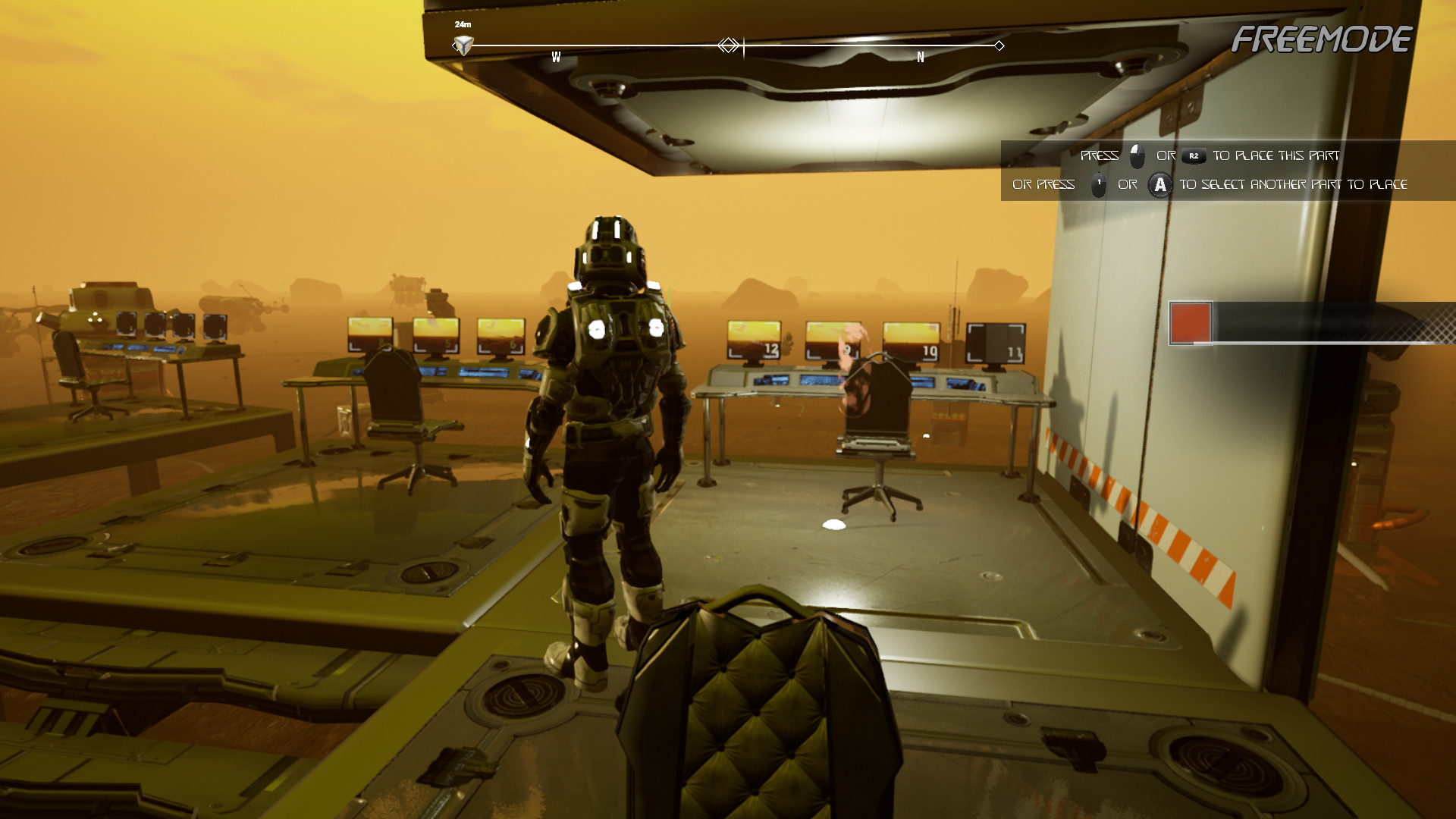Toggle the W waypoint marker on the compass

point(557,55)
